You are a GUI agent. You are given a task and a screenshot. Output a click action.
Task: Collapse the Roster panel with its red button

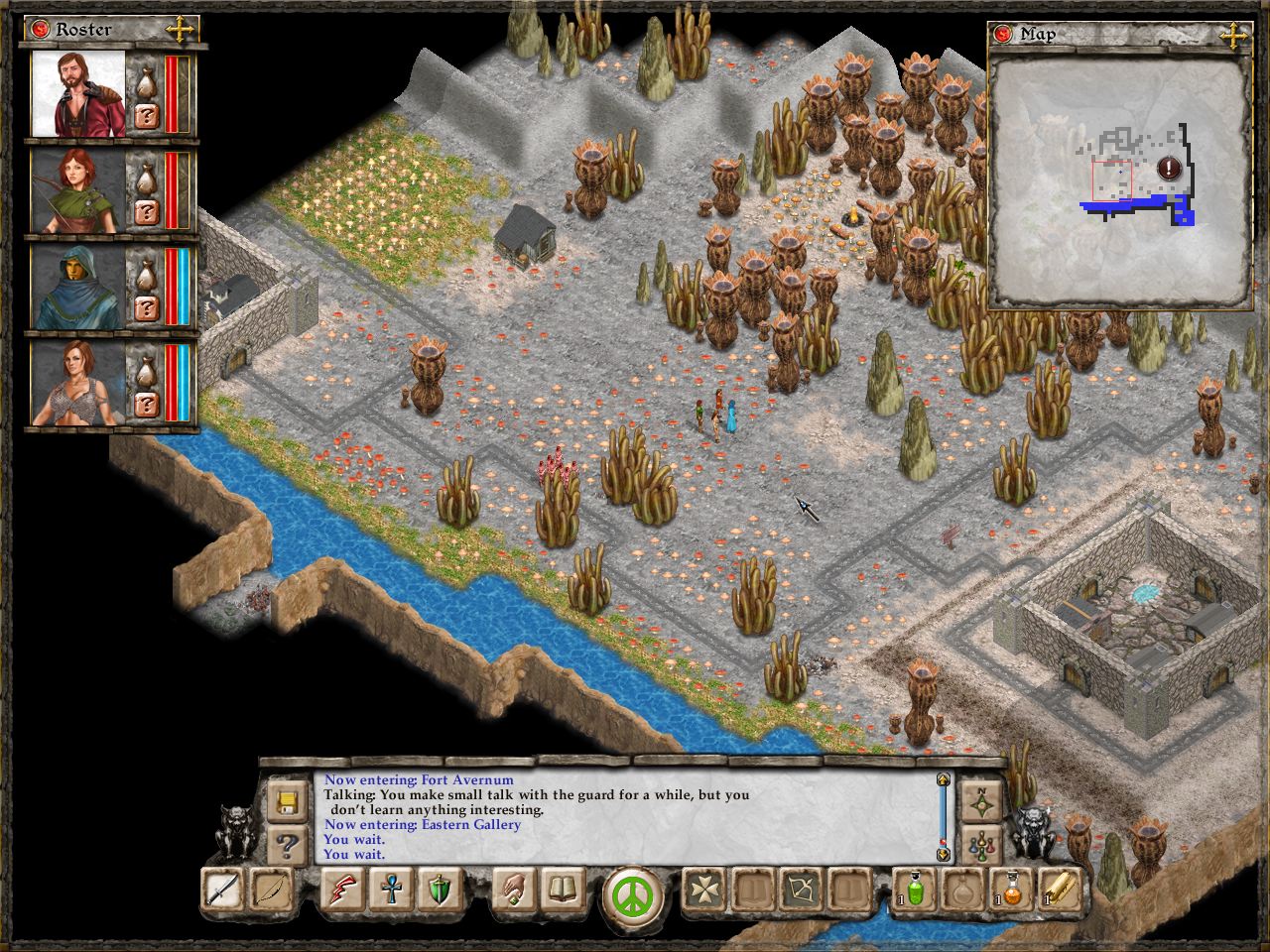[42, 29]
